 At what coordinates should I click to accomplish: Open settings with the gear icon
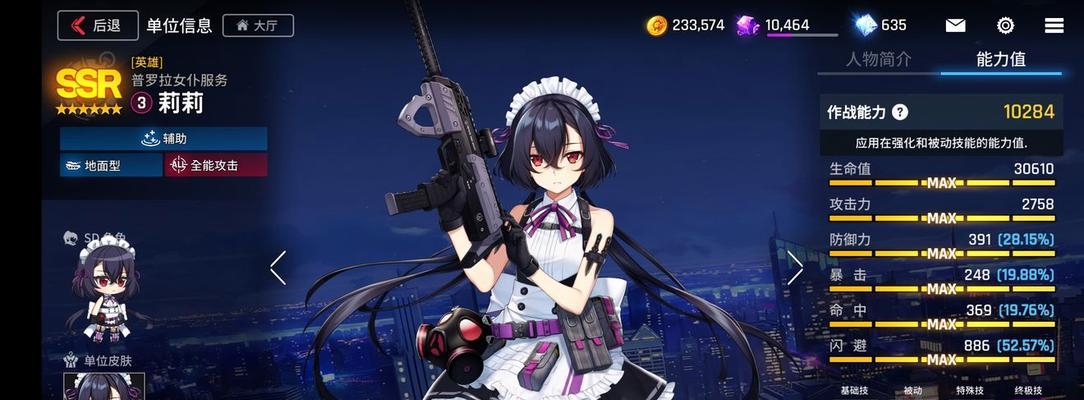pyautogui.click(x=1005, y=25)
